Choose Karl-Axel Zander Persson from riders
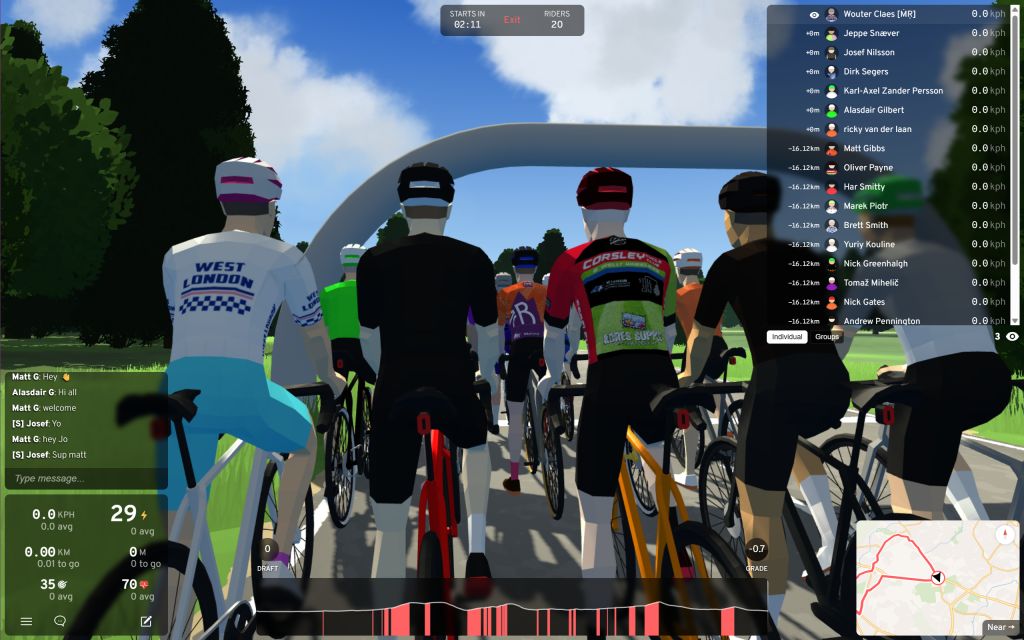The image size is (1024, 640). point(893,91)
